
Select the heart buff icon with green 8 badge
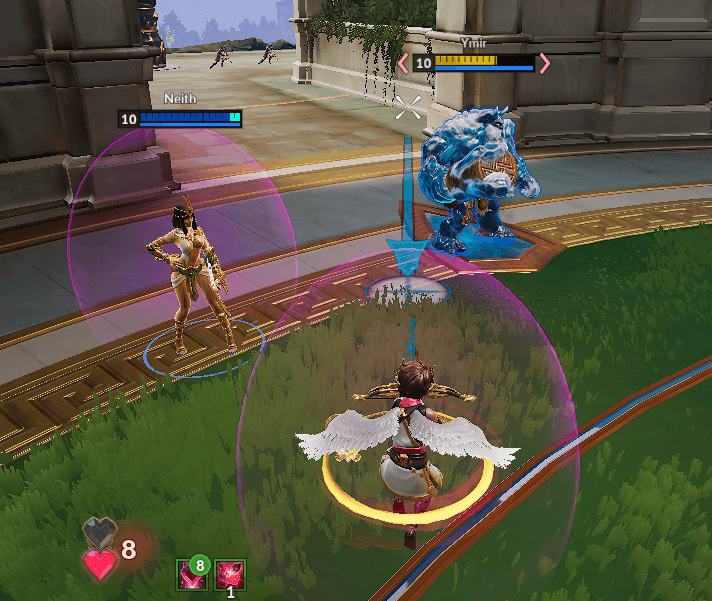(191, 574)
